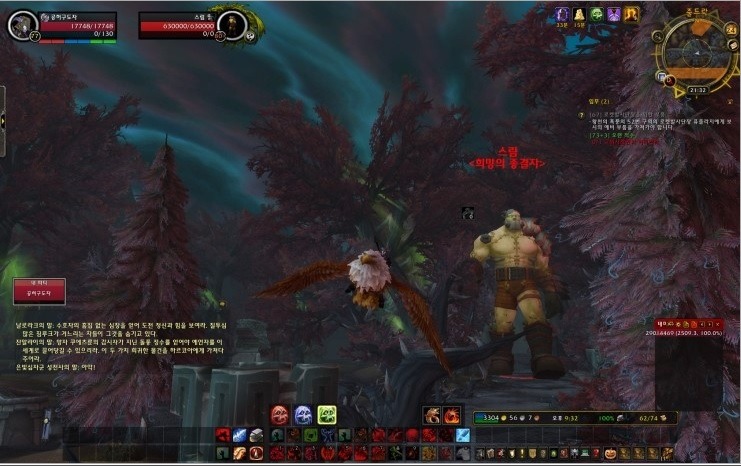Click the player character portrait
The image size is (741, 466).
22,25
